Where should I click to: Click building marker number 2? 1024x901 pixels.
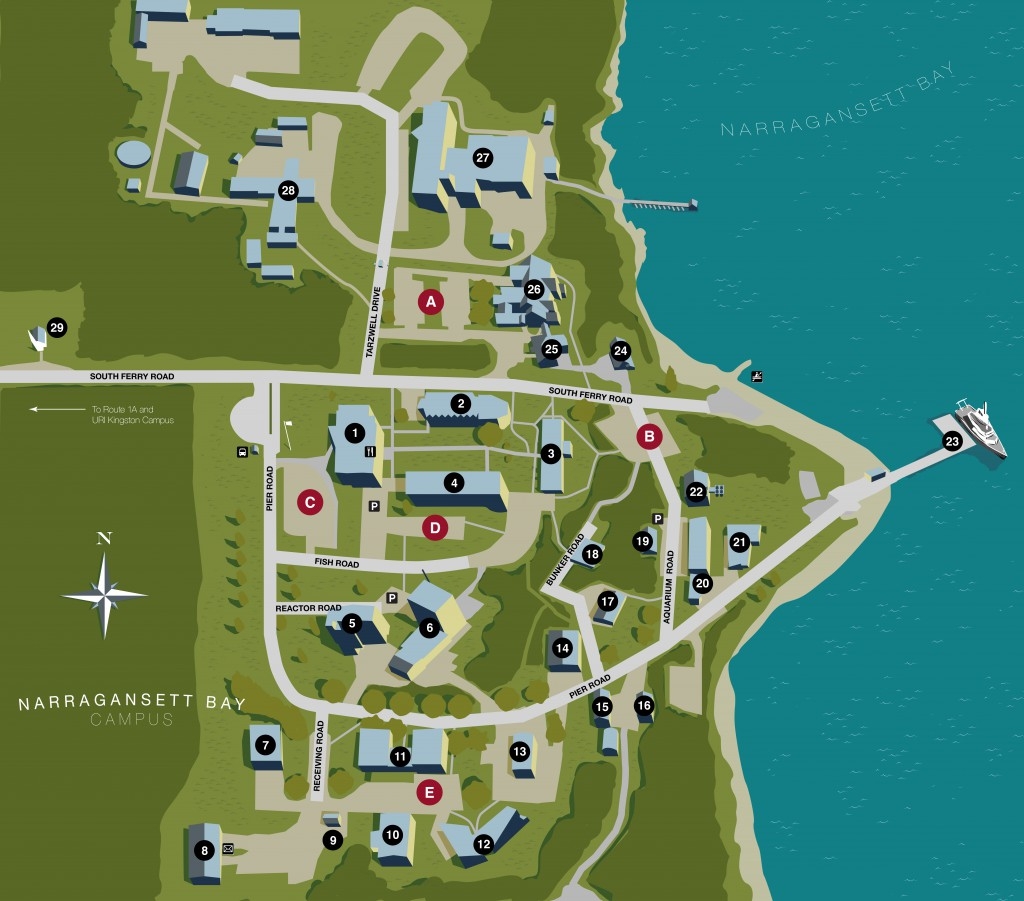(x=460, y=404)
